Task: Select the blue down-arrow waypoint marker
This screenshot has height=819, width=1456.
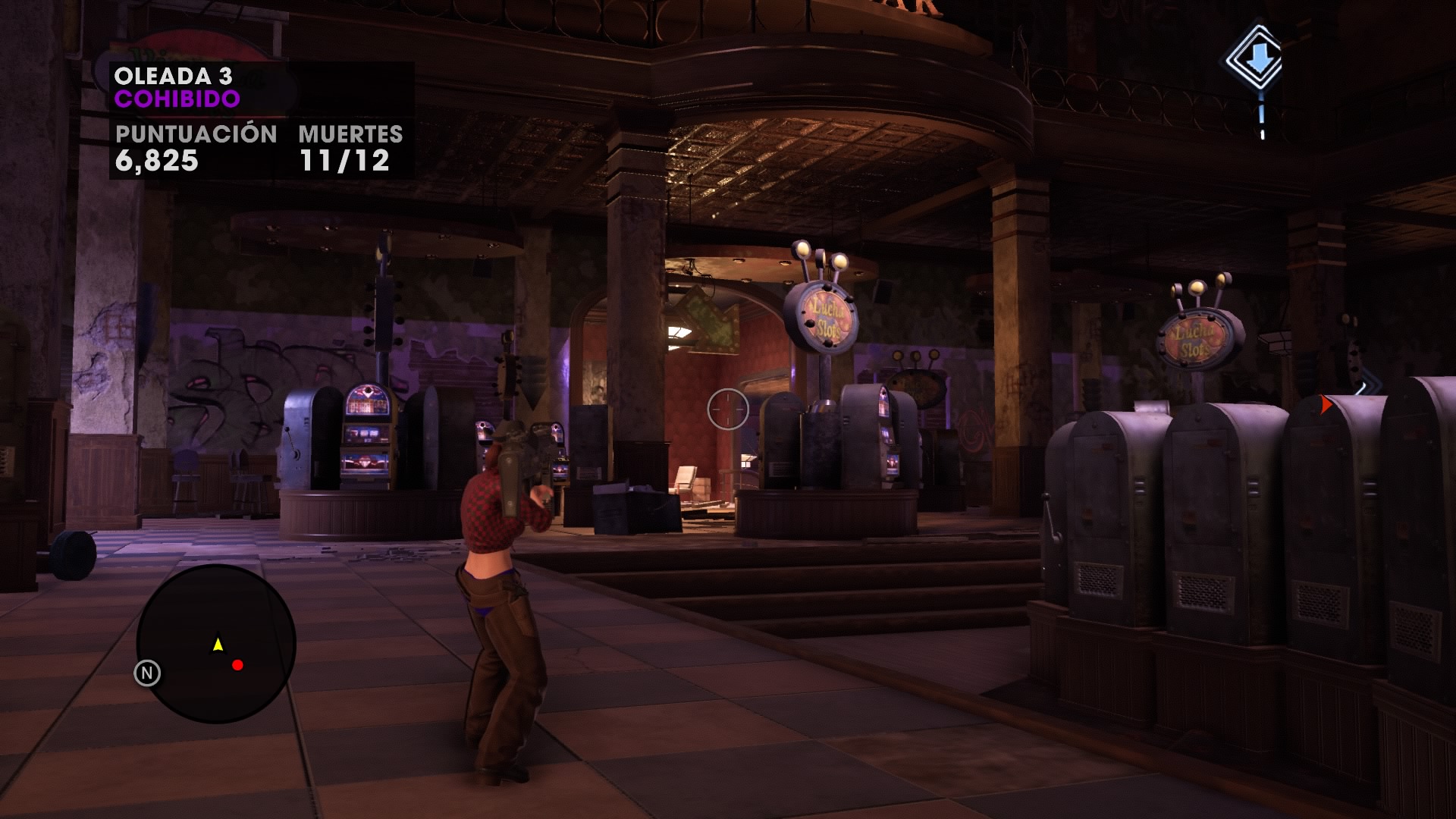Action: coord(1257,58)
